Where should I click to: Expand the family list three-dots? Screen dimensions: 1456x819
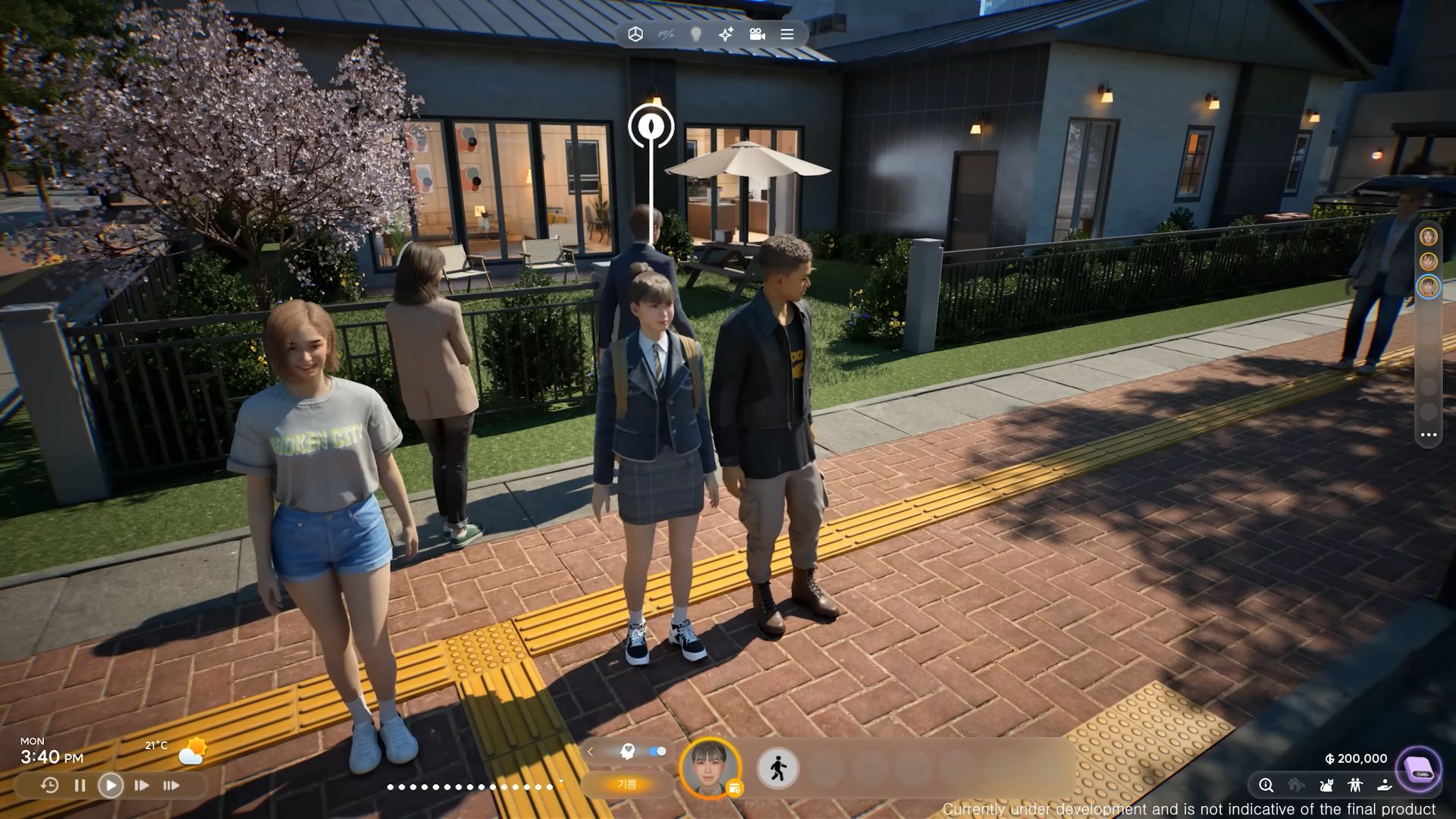[1429, 435]
